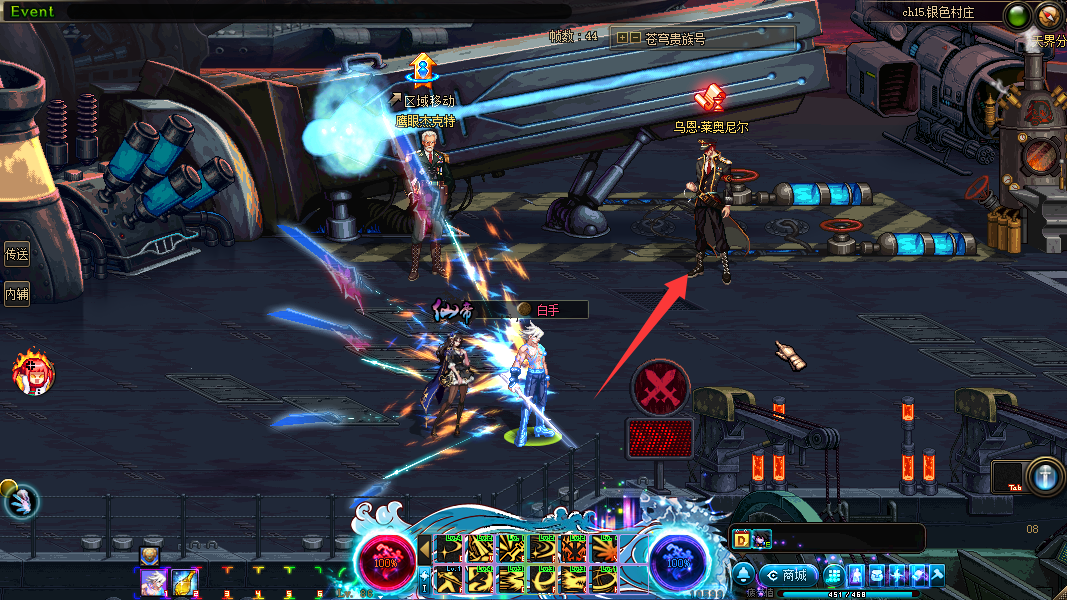Collapse the 苍穹贵族号 panel with minus
Viewport: 1067px width, 600px height.
coord(635,38)
